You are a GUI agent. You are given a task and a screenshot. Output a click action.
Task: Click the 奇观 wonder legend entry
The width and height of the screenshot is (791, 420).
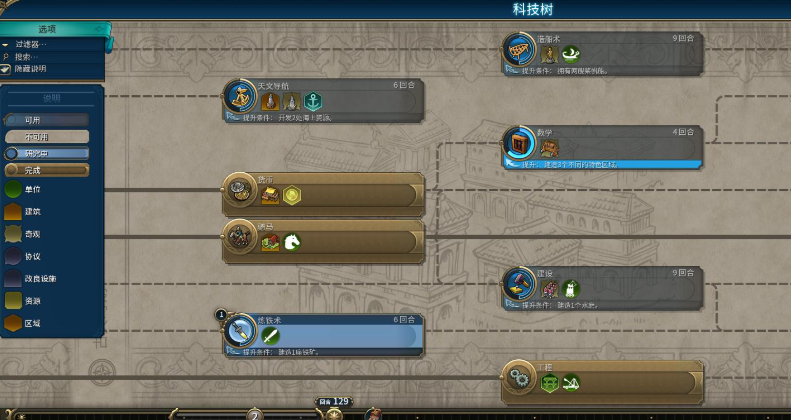coord(33,234)
